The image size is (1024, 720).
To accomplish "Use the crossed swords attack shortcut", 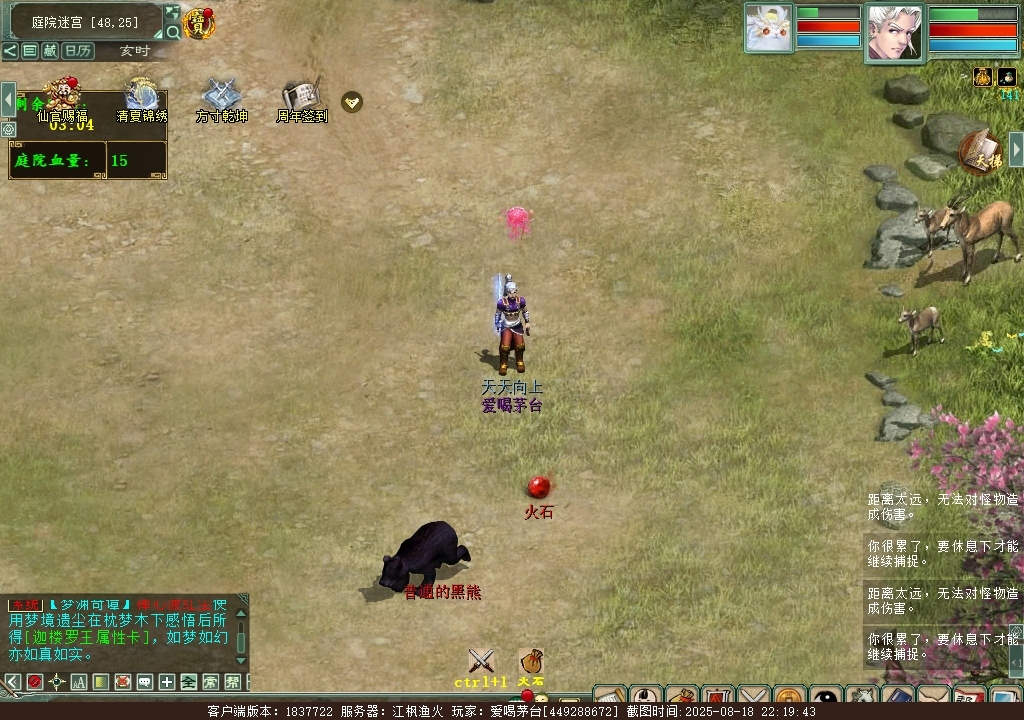I will pyautogui.click(x=481, y=661).
